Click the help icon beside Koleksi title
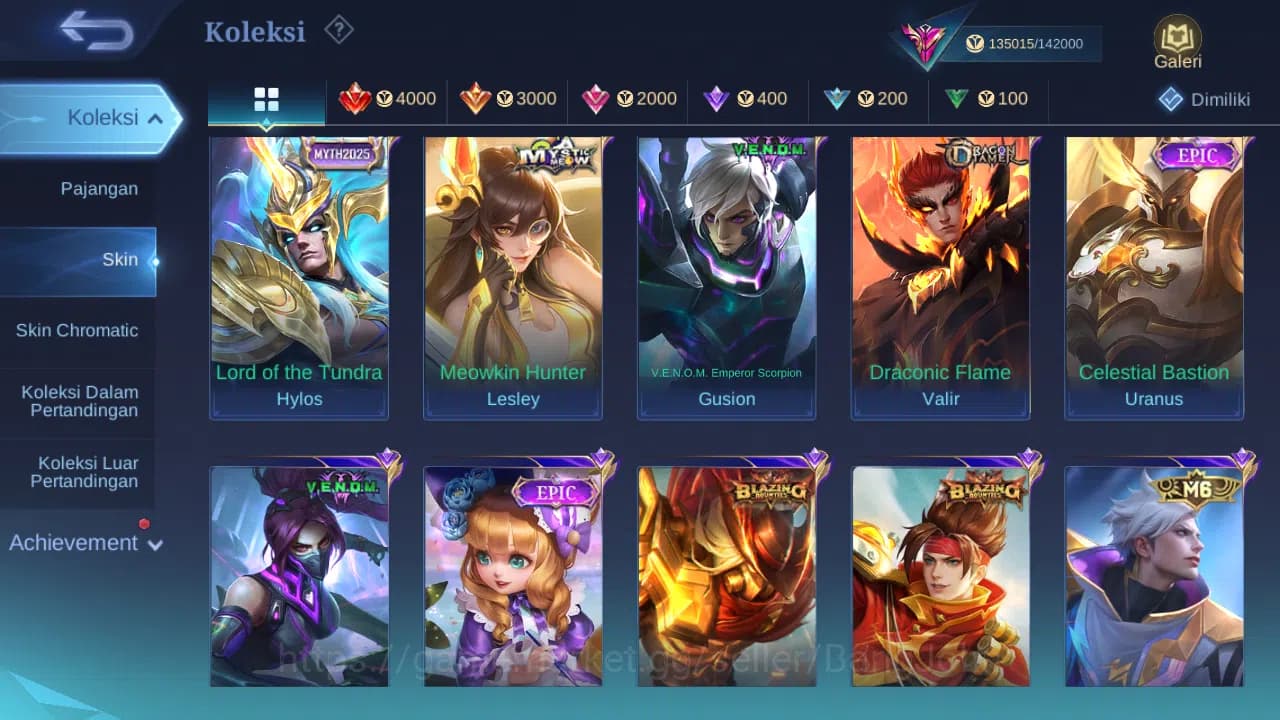This screenshot has width=1280, height=720. pyautogui.click(x=339, y=31)
